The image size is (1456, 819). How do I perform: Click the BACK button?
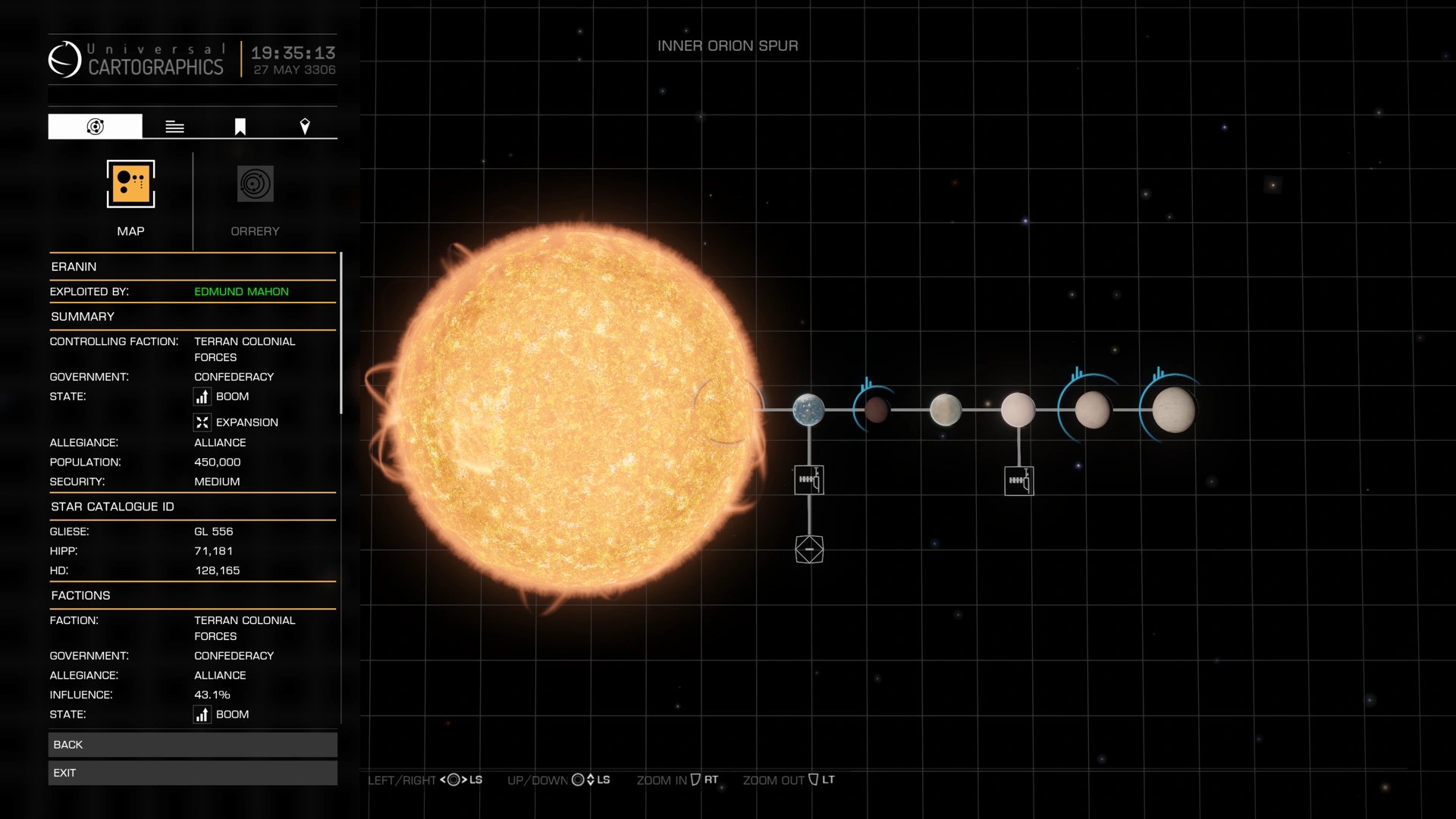tap(193, 744)
